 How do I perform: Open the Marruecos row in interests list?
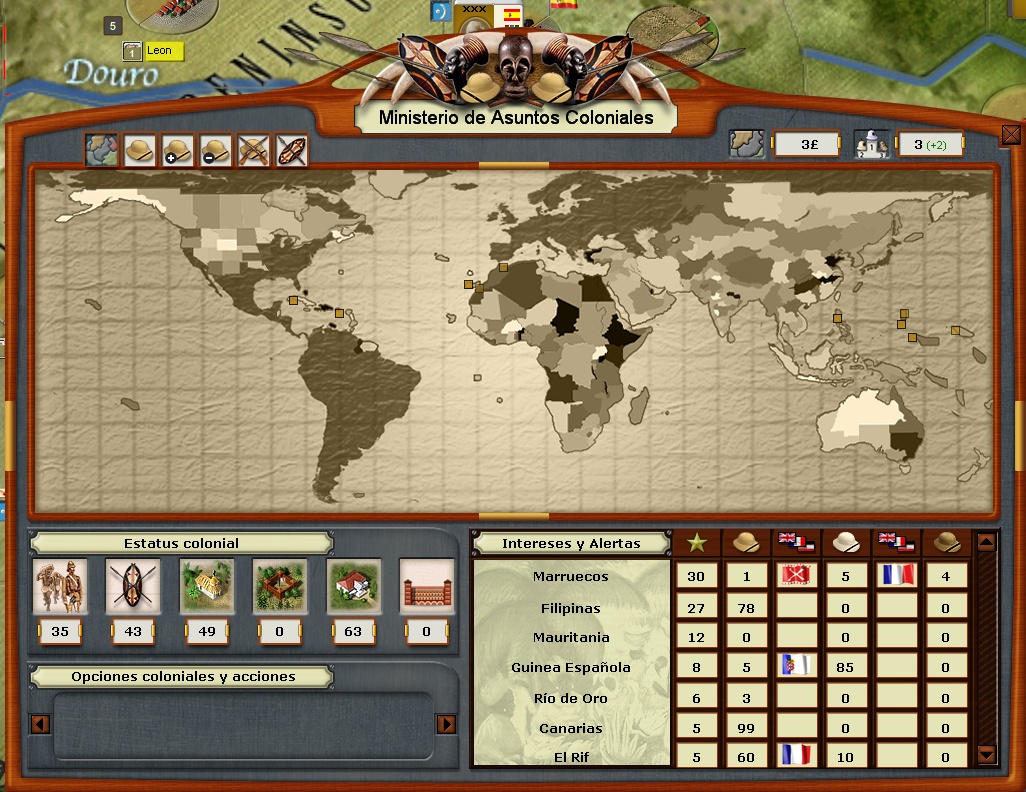tap(570, 576)
